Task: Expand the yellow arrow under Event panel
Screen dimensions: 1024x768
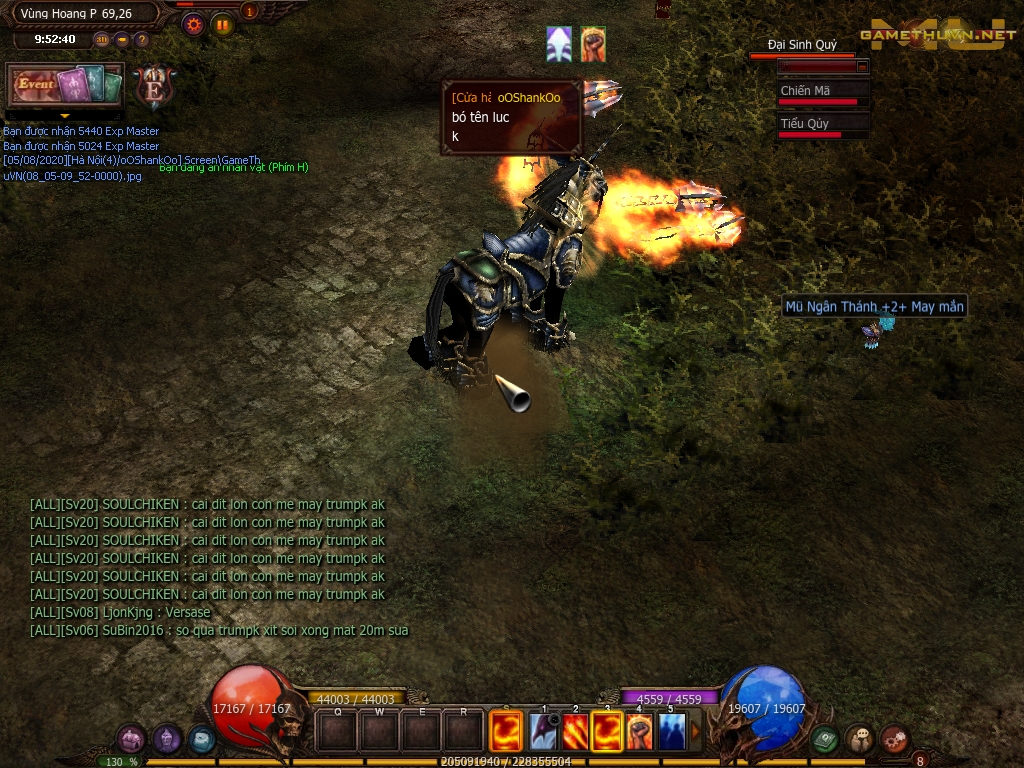Action: point(65,116)
